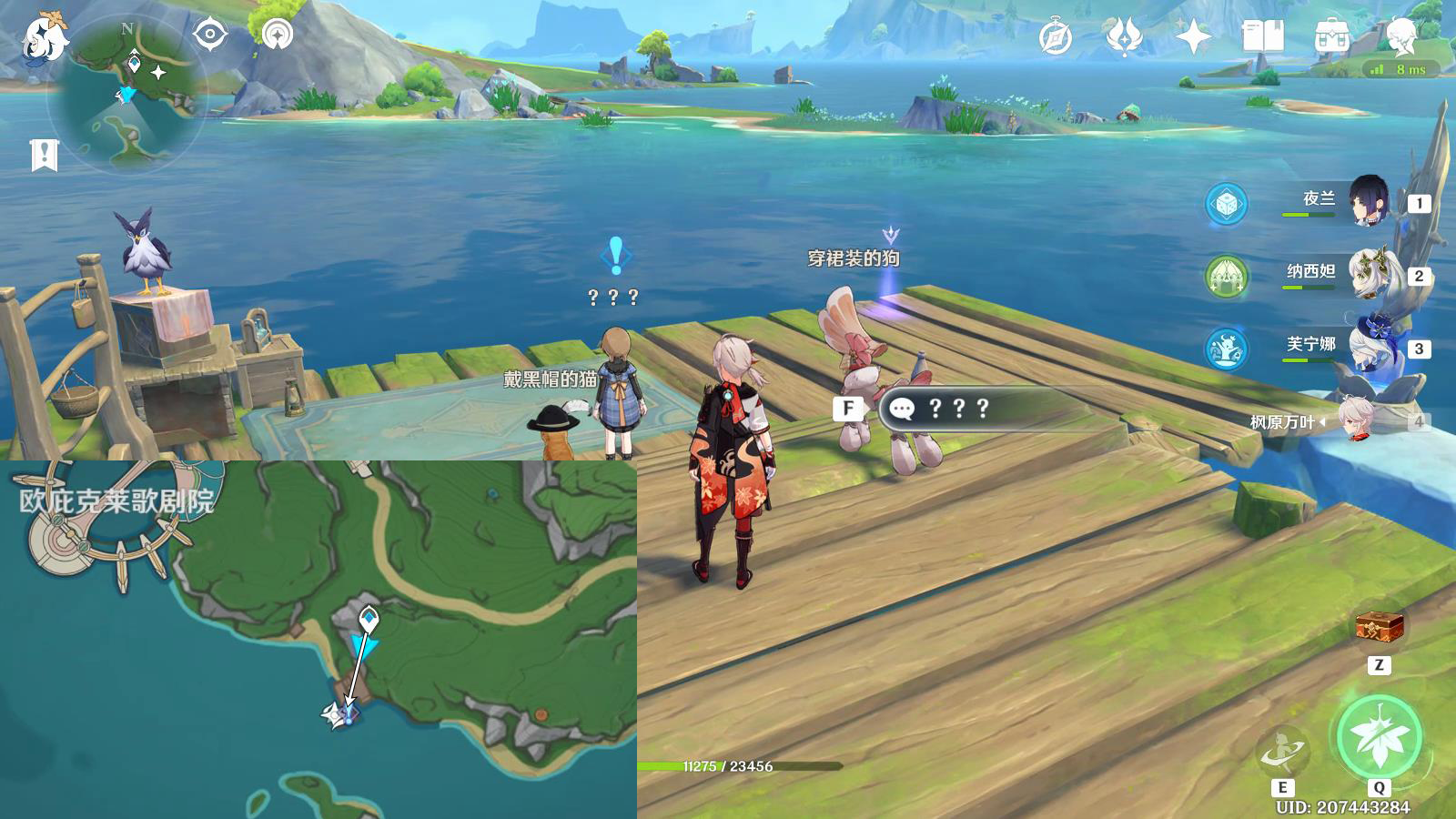Screen dimensions: 1456x819
Task: Open the Adventurer Handbook book icon
Action: click(1262, 37)
